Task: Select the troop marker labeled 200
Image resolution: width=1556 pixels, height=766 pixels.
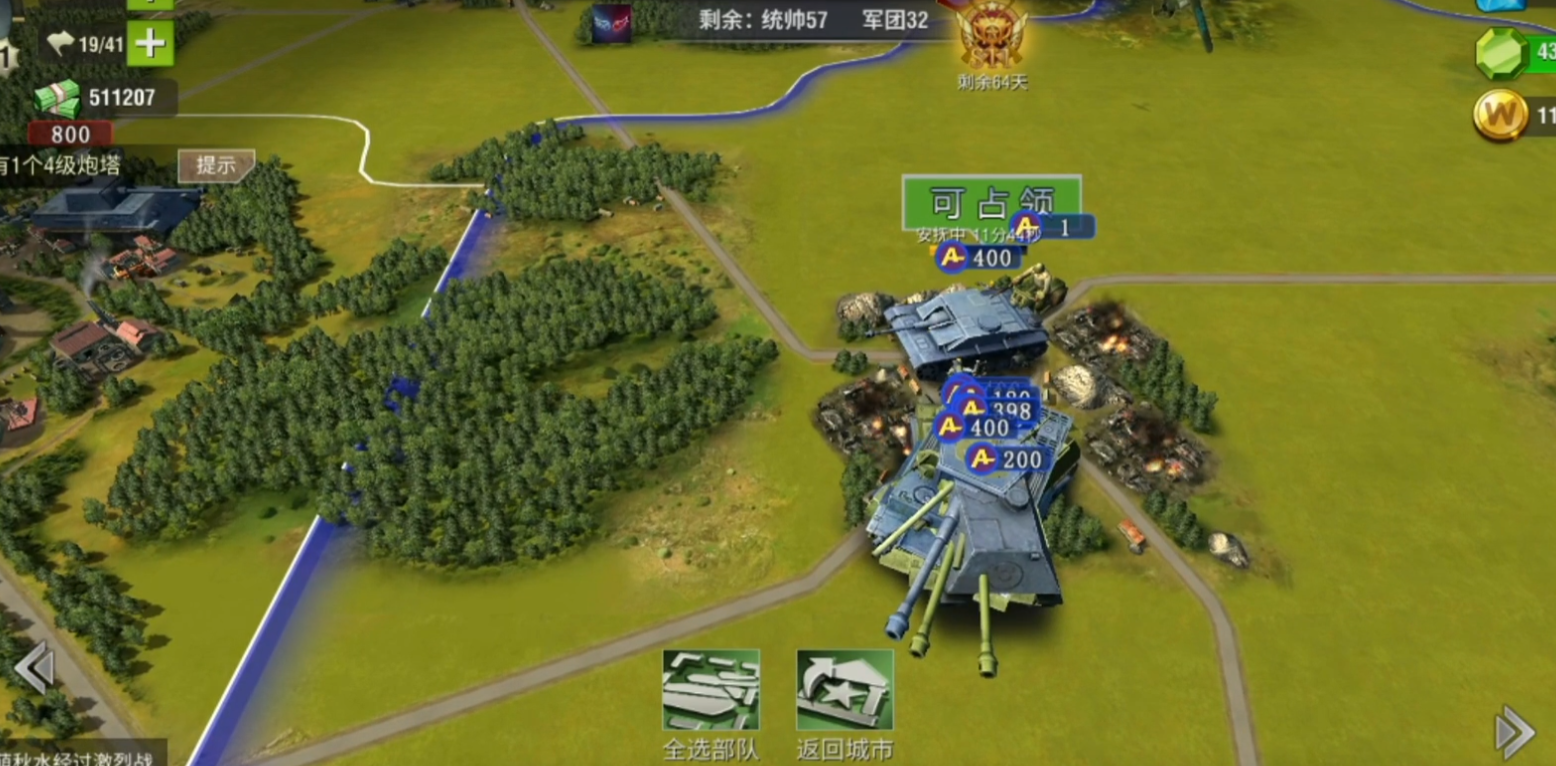Action: click(1008, 459)
